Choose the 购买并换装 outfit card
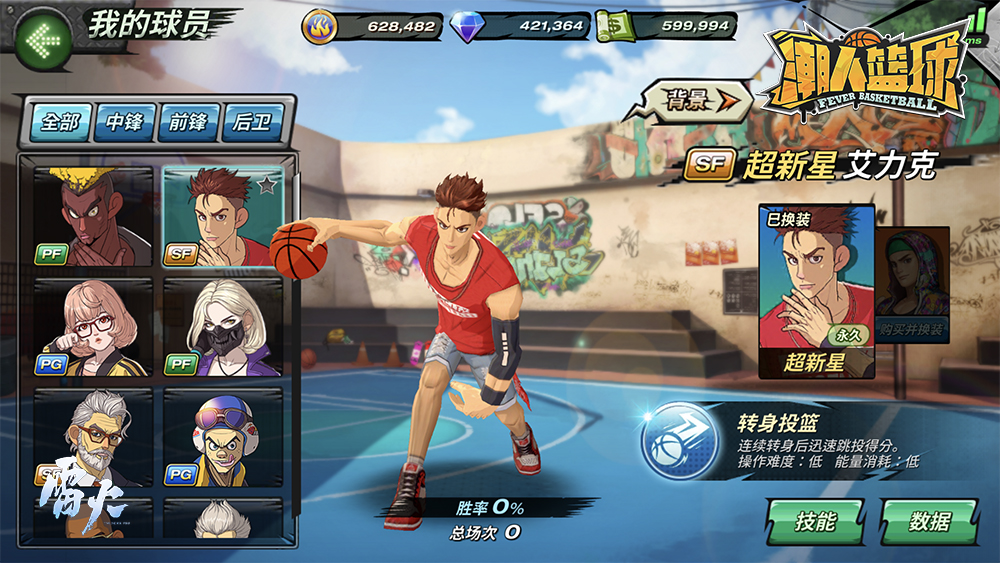The height and width of the screenshot is (563, 1000). pyautogui.click(x=912, y=285)
